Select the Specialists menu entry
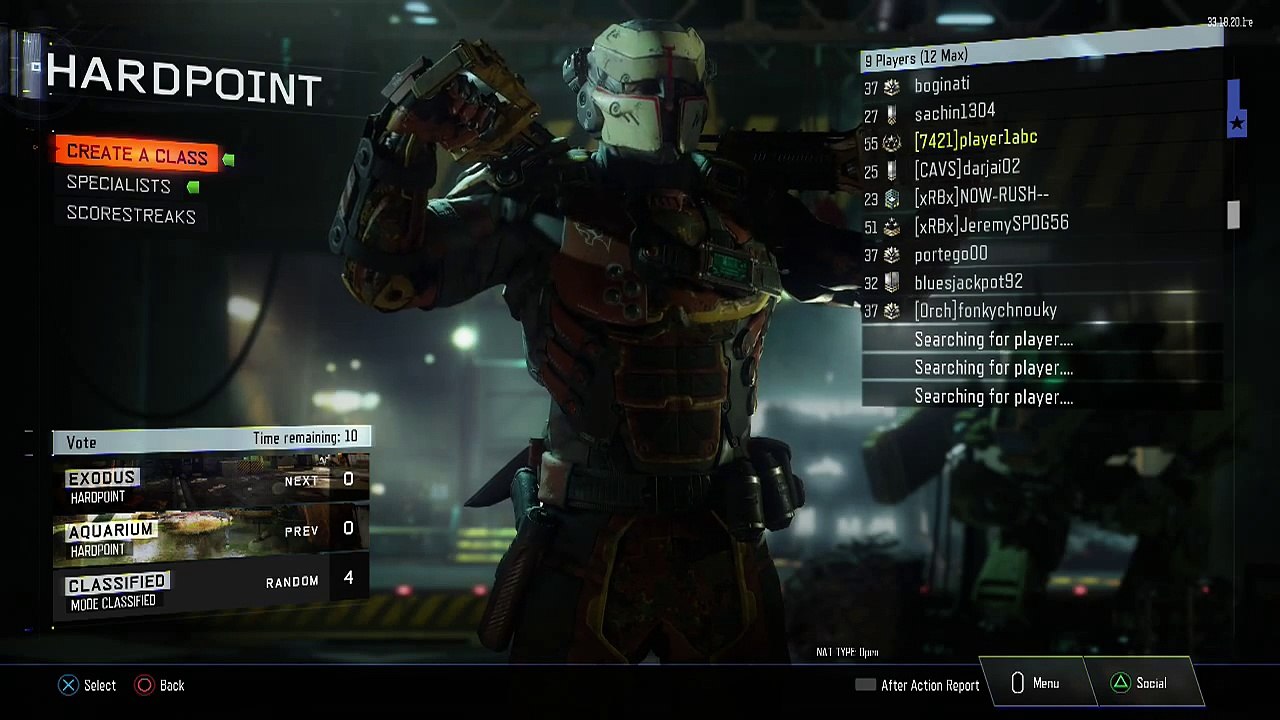 [x=119, y=185]
